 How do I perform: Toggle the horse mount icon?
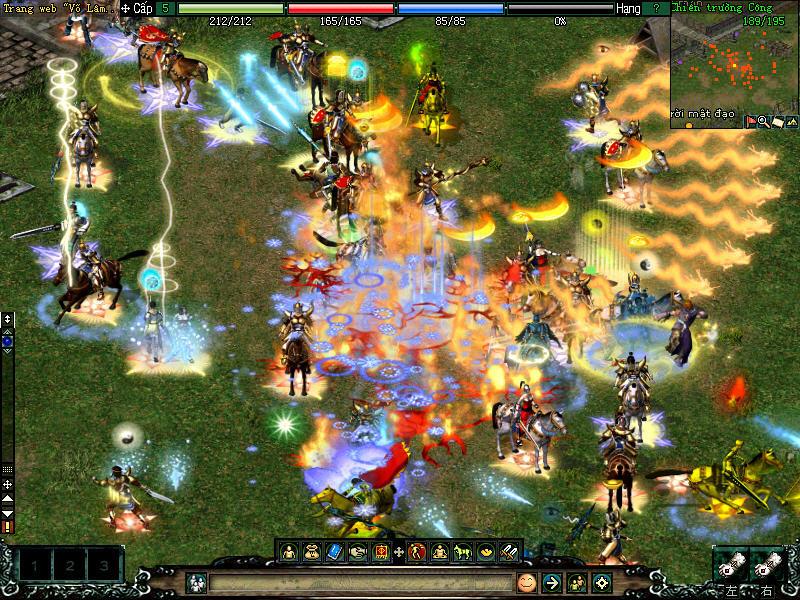[462, 551]
